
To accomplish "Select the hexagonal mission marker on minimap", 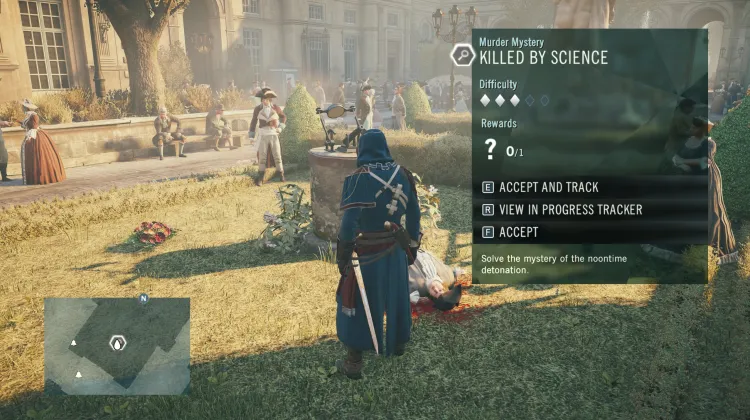I will tap(118, 343).
